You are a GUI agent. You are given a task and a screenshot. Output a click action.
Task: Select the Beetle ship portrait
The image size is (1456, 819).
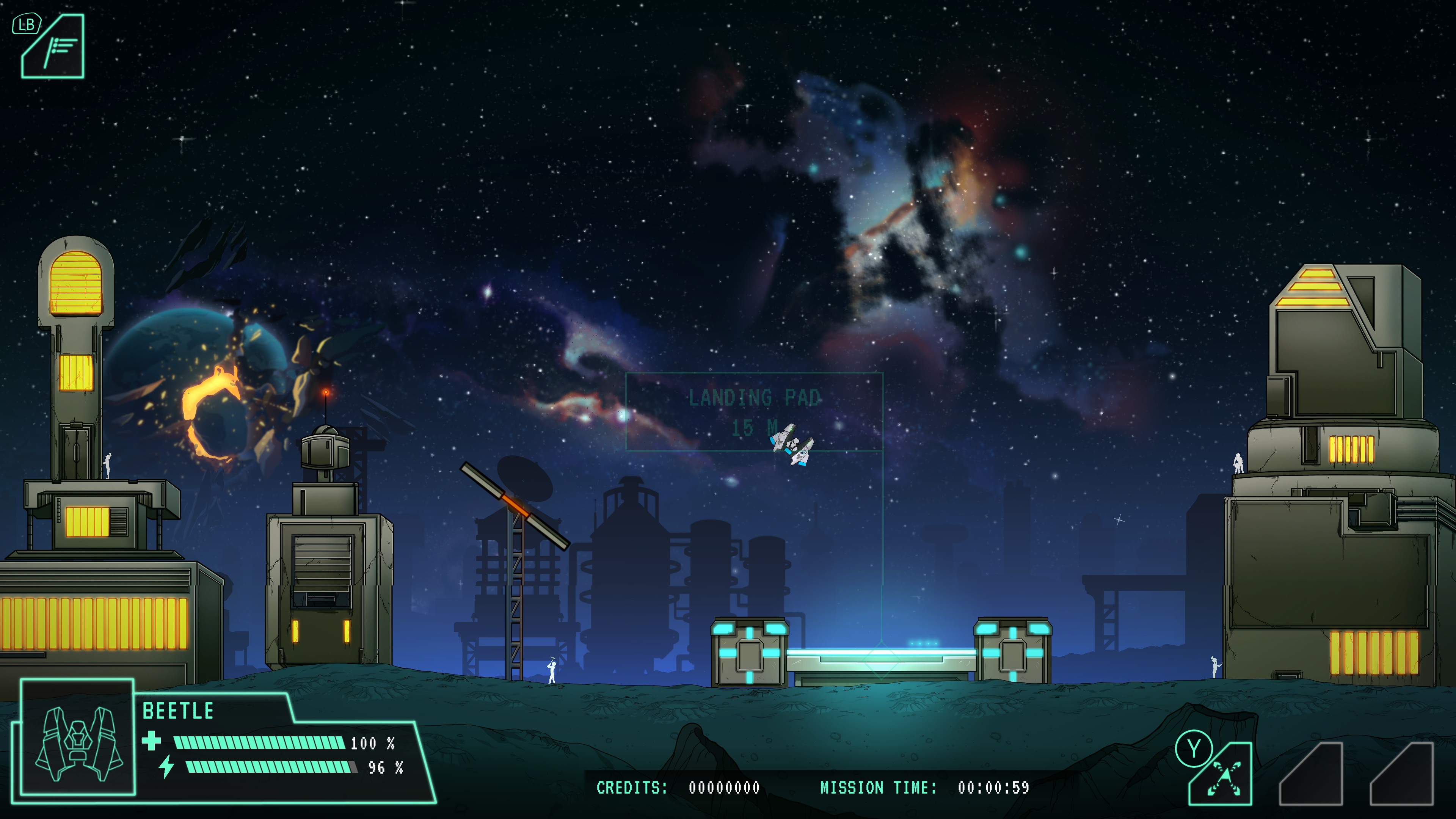(x=78, y=737)
